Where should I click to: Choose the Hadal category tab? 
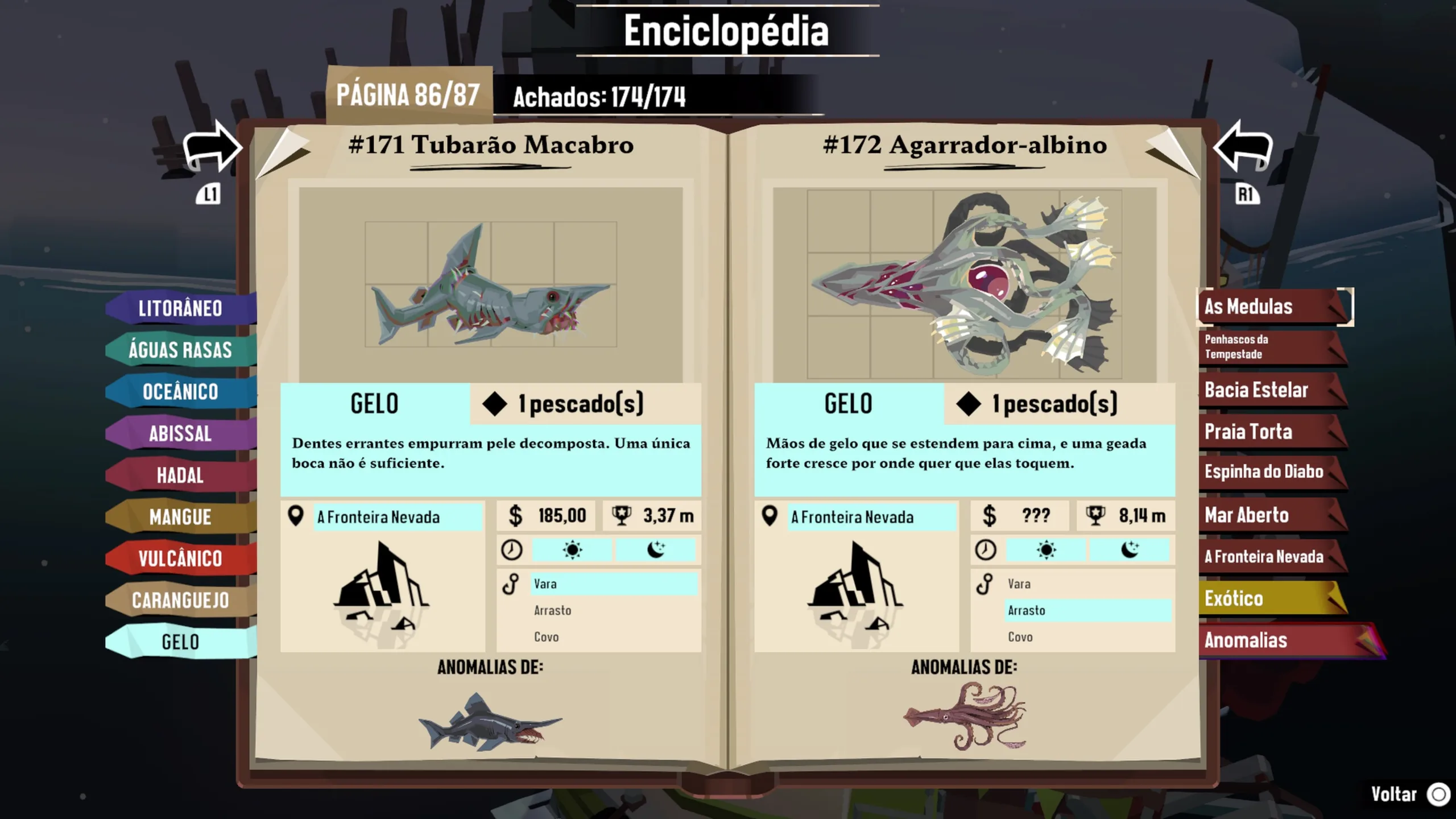pyautogui.click(x=180, y=475)
